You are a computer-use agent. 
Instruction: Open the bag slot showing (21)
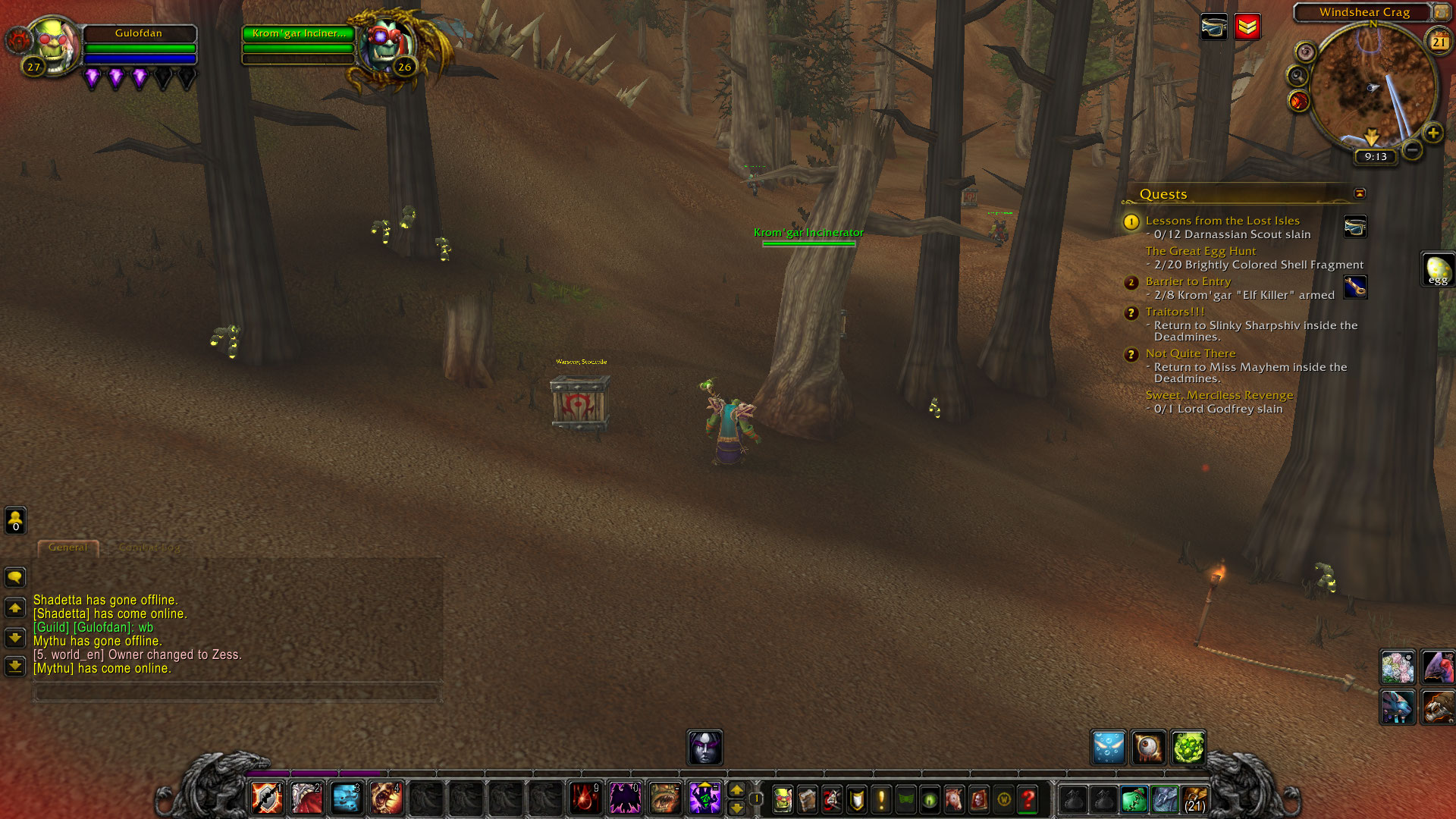[x=1195, y=799]
